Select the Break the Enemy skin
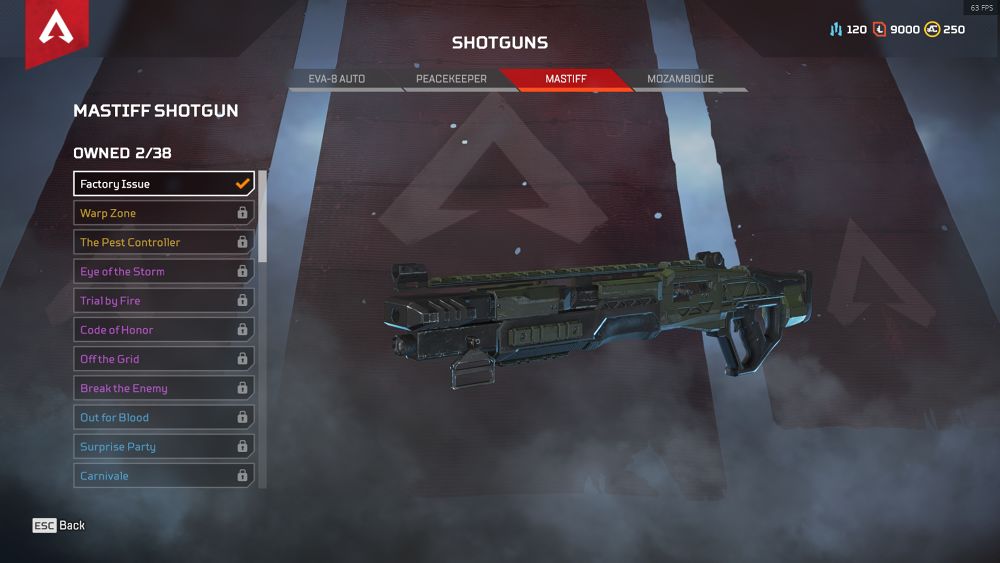The width and height of the screenshot is (1000, 563). pos(164,388)
